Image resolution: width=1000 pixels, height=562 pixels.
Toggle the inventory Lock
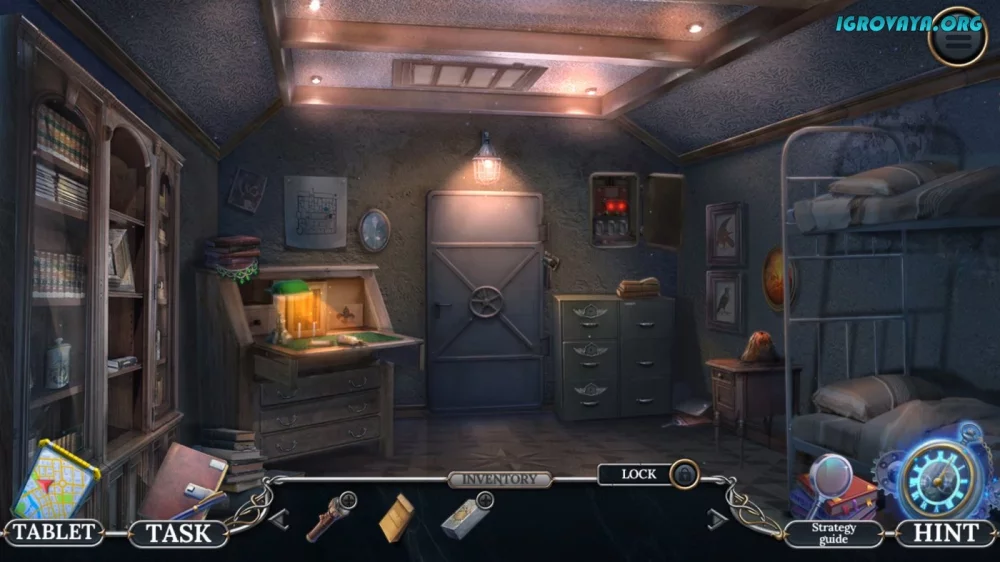[x=684, y=474]
